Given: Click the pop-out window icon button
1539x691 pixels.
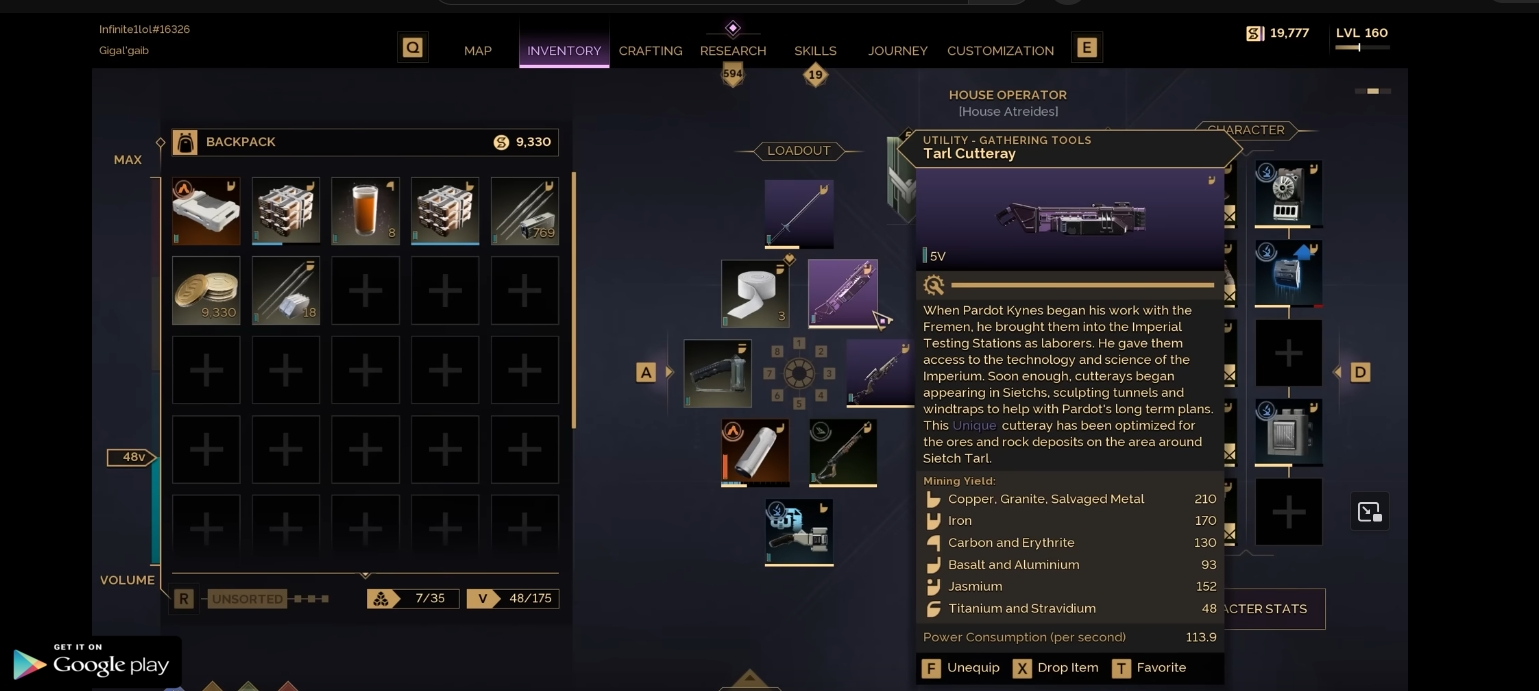Looking at the screenshot, I should click(x=1369, y=512).
